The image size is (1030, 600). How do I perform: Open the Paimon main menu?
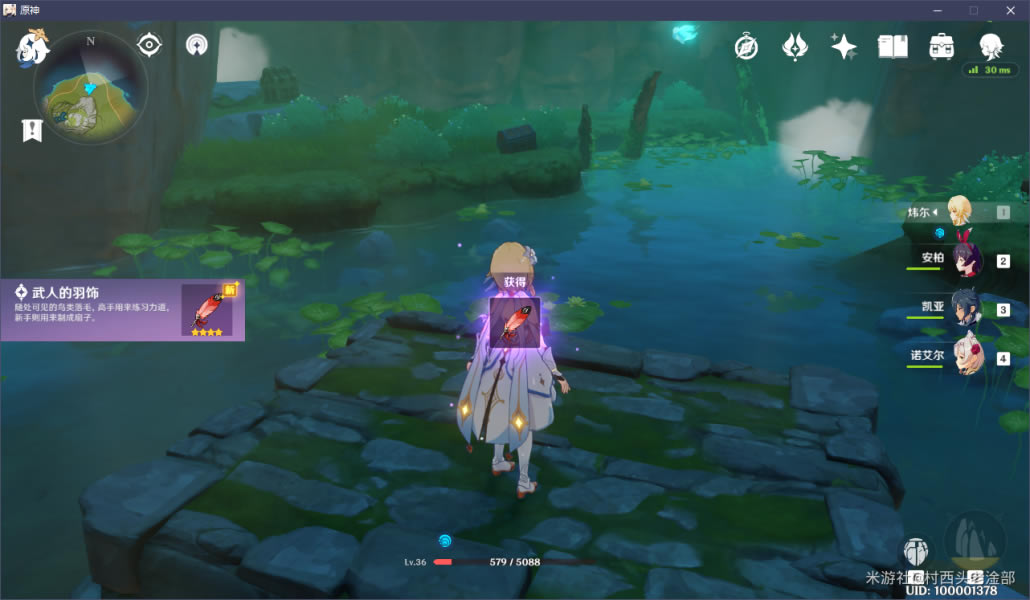[x=31, y=47]
